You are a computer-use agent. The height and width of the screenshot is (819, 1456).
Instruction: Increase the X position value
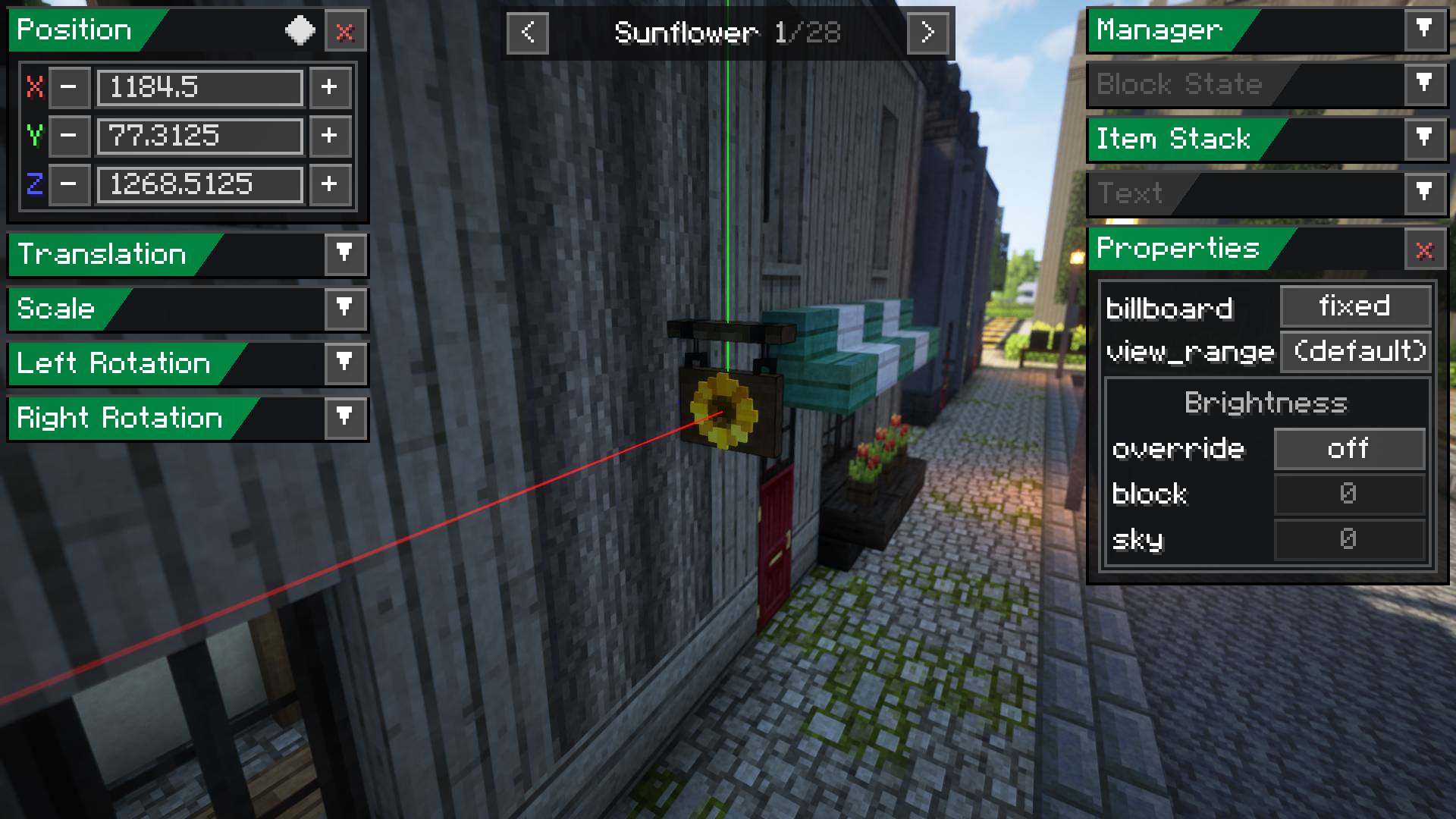pyautogui.click(x=330, y=87)
